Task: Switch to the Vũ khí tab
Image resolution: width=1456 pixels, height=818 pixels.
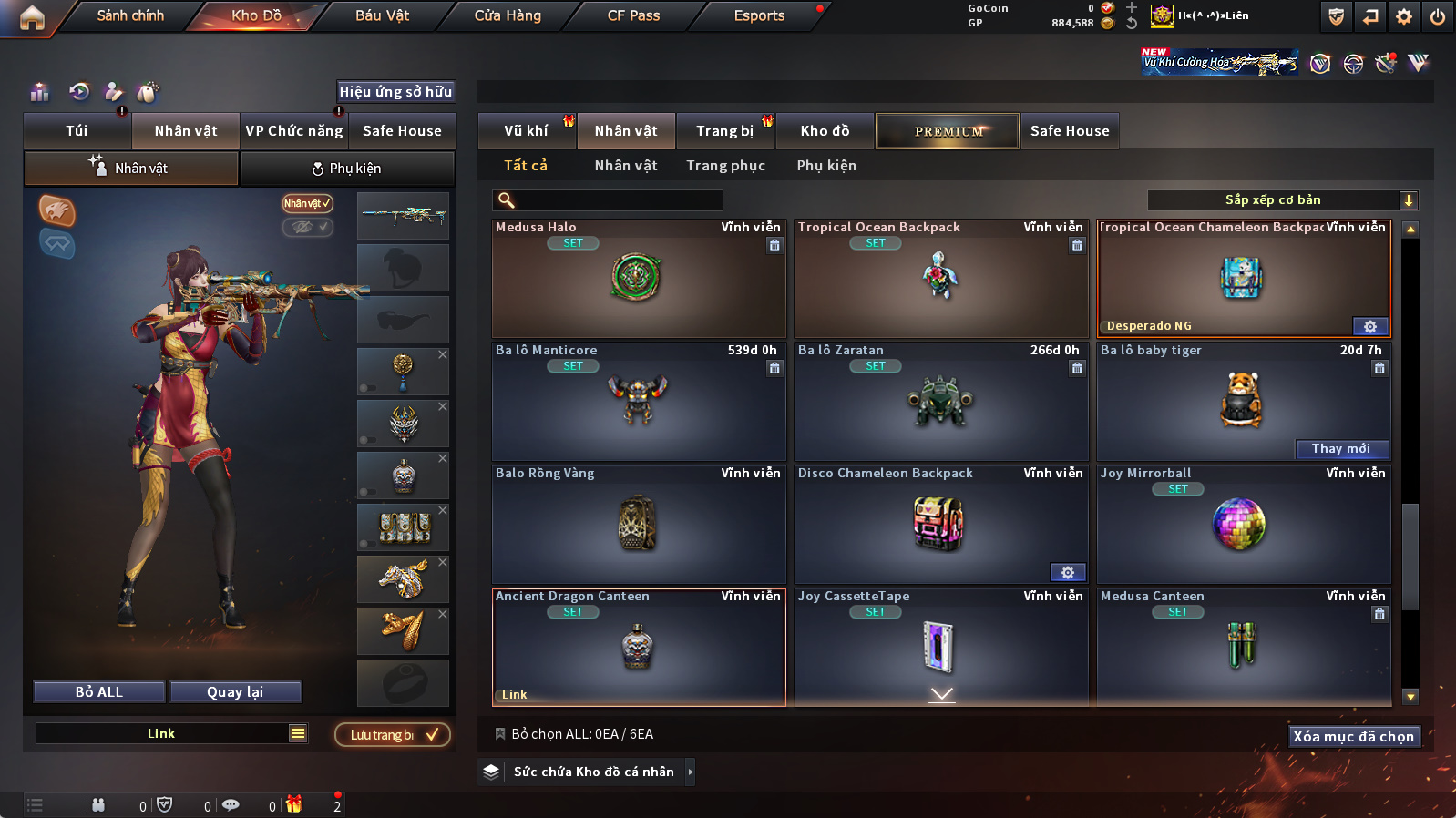Action: tap(526, 131)
